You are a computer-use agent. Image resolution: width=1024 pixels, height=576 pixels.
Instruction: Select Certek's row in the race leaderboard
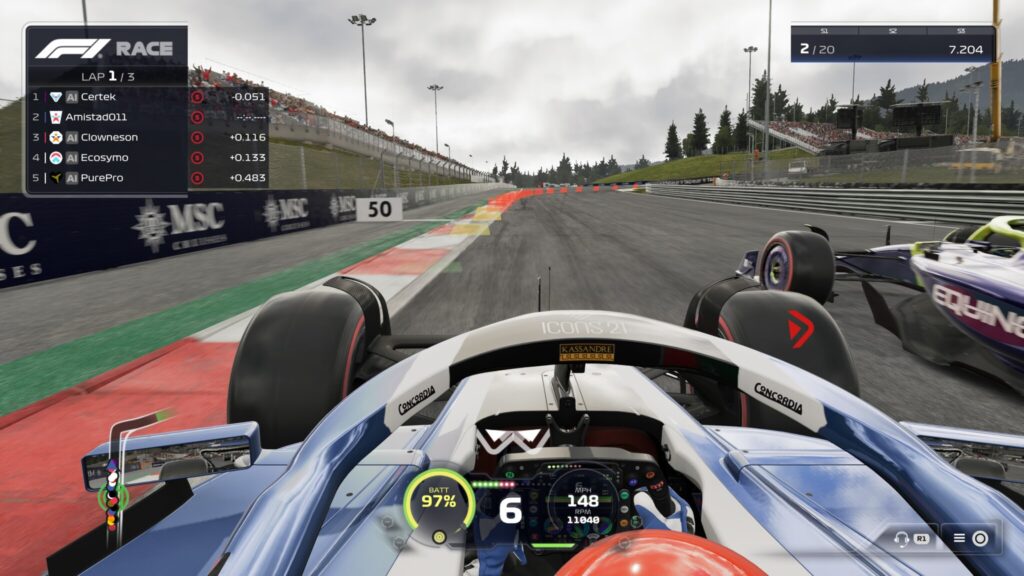pyautogui.click(x=108, y=97)
